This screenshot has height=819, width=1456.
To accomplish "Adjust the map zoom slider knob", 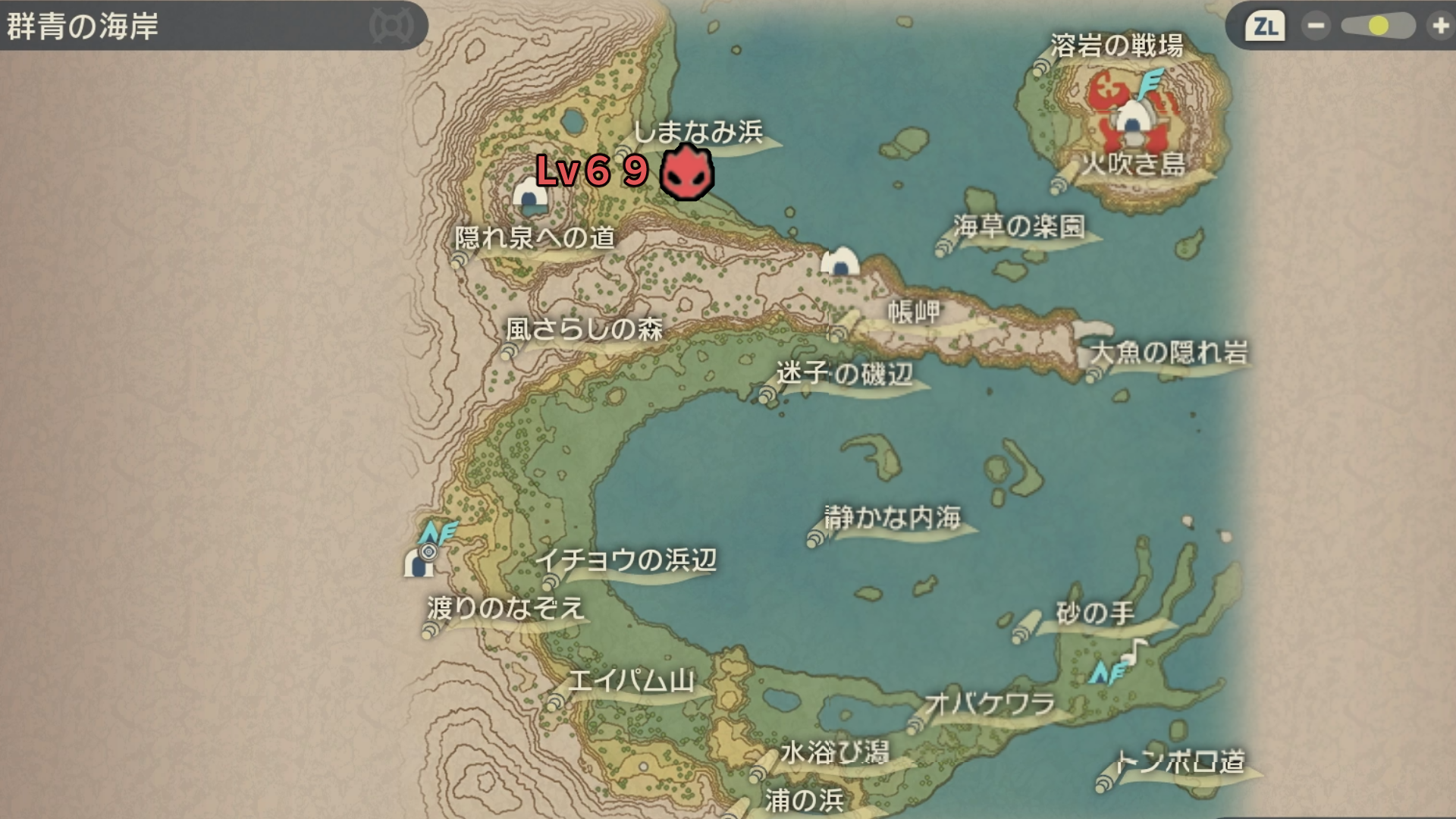I will 1379,27.
